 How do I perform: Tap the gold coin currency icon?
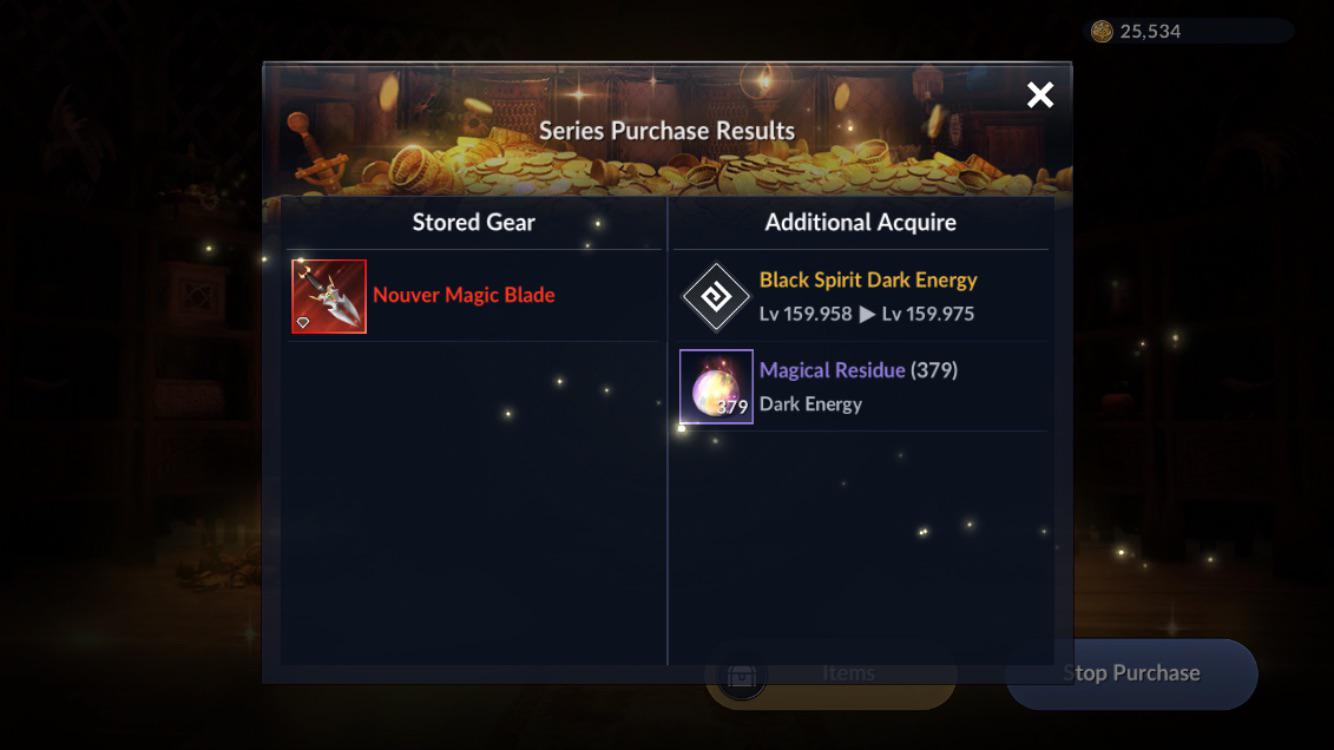tap(1102, 31)
